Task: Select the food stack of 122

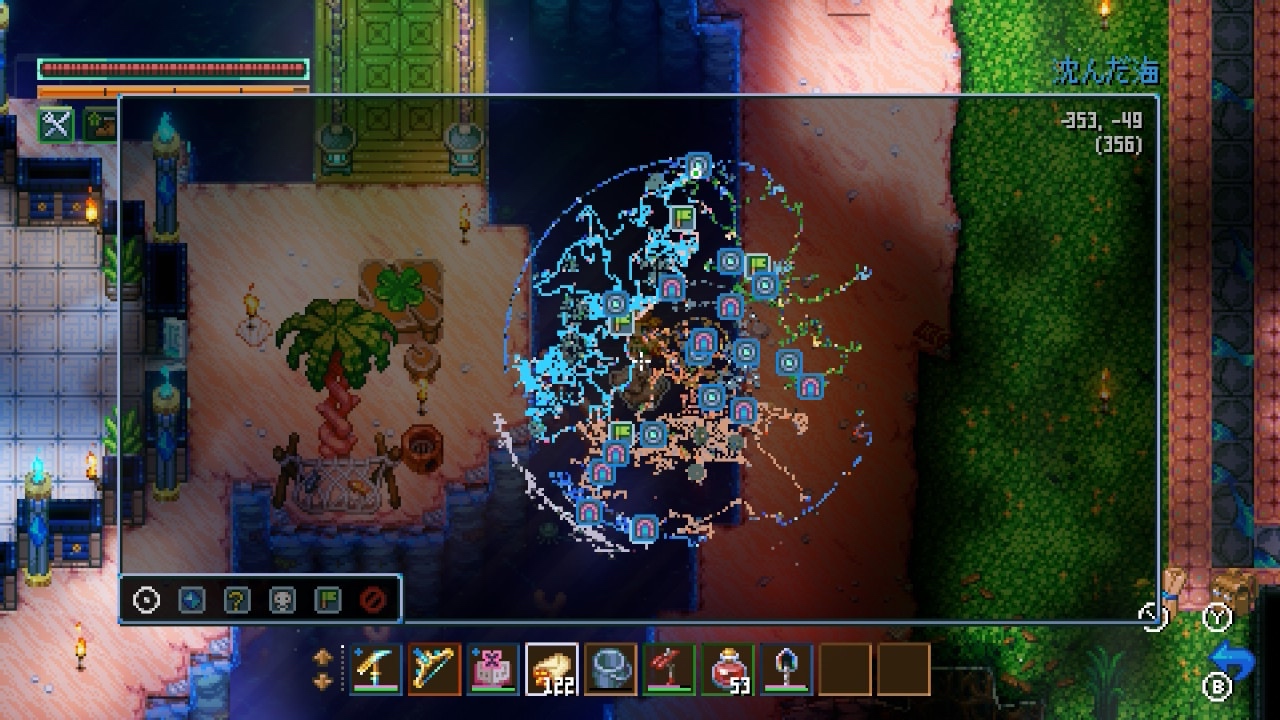Action: (x=552, y=668)
